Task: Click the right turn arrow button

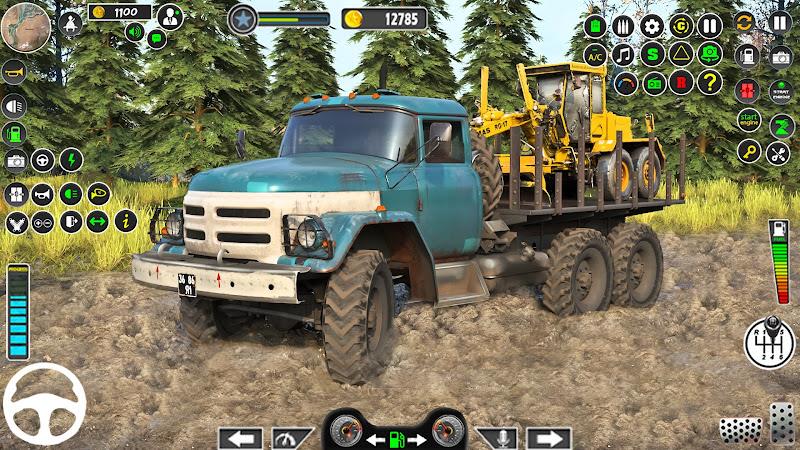Action: [548, 438]
